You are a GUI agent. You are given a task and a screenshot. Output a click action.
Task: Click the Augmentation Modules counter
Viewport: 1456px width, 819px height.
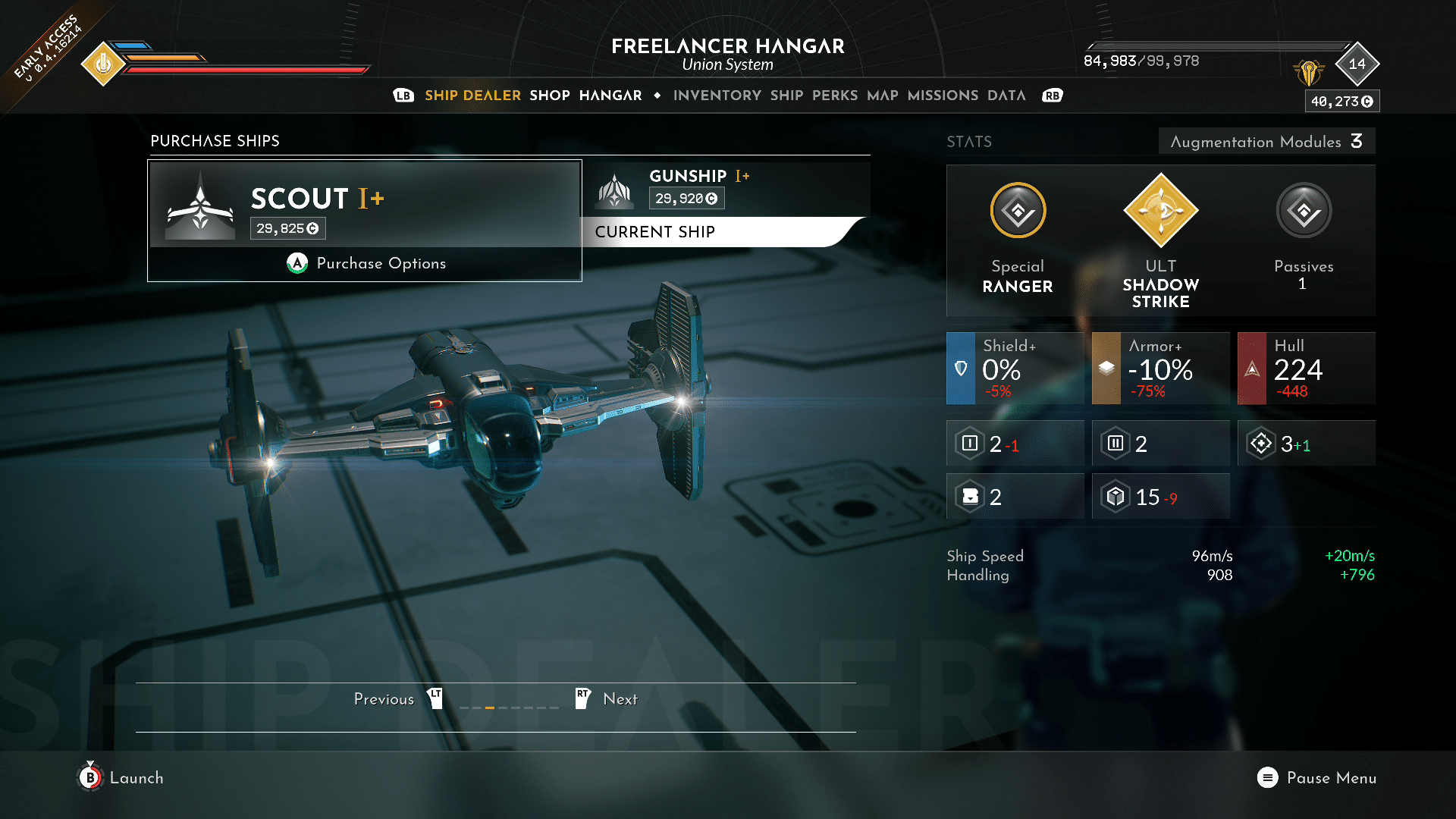(1265, 142)
